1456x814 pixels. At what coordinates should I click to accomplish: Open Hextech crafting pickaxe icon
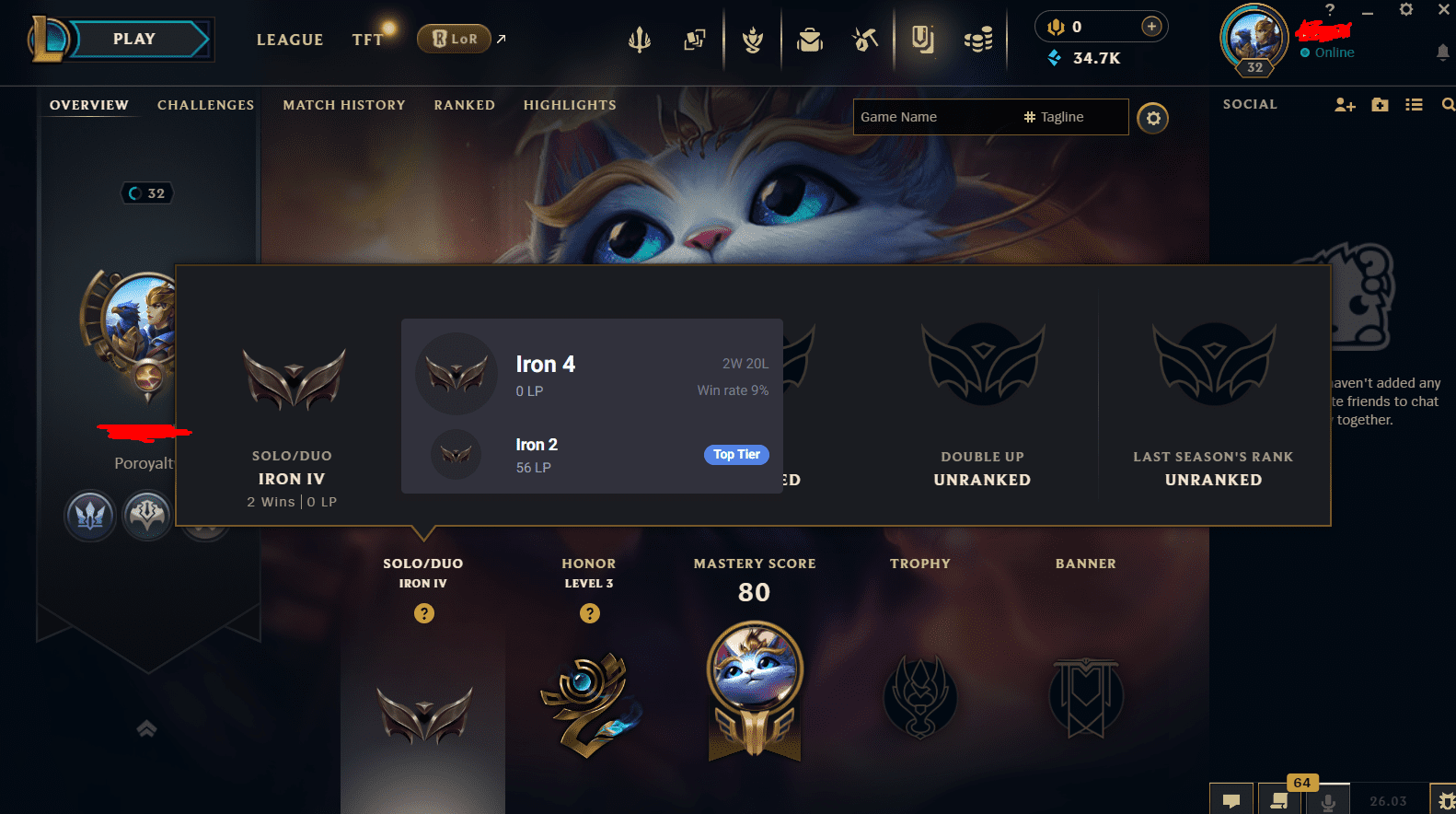pos(865,39)
